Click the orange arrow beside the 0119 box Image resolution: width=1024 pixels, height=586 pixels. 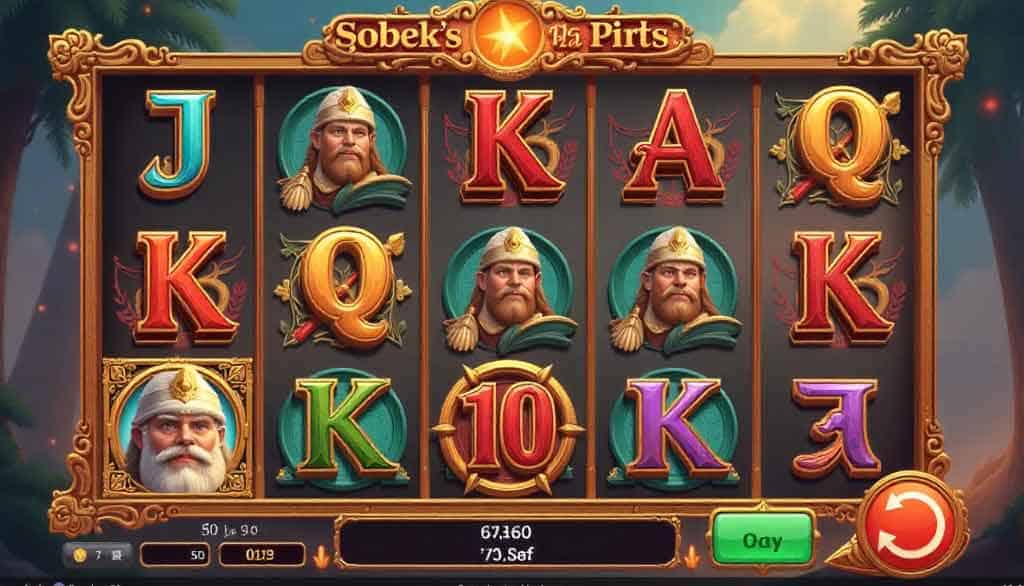coord(322,554)
